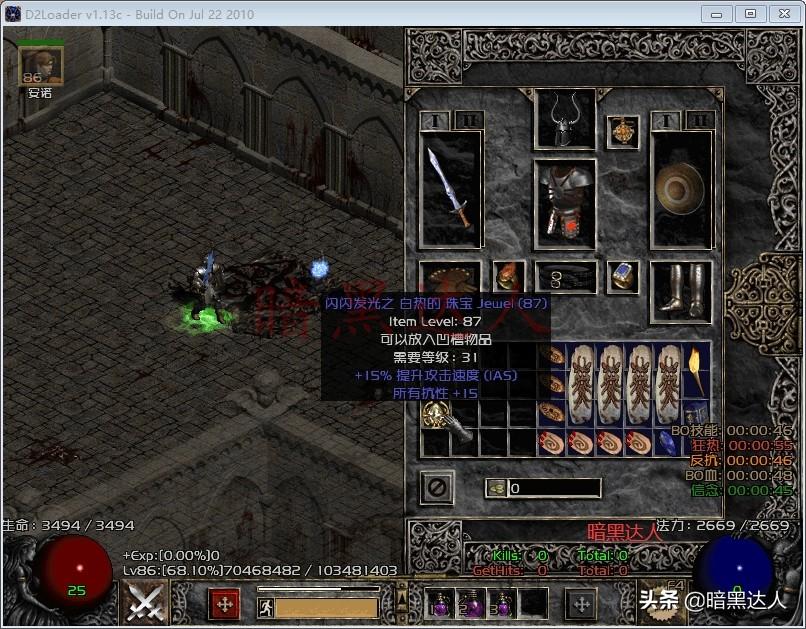The height and width of the screenshot is (629, 806).
Task: Select the equipped body armor
Action: click(564, 198)
